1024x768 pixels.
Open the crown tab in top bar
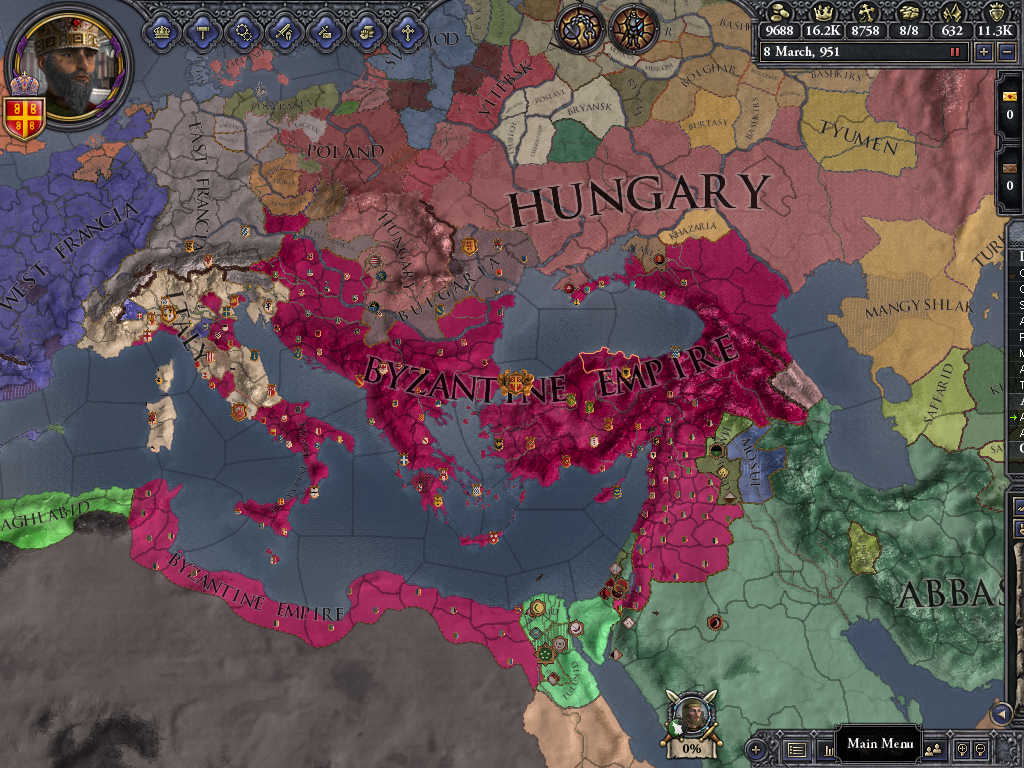(x=161, y=31)
